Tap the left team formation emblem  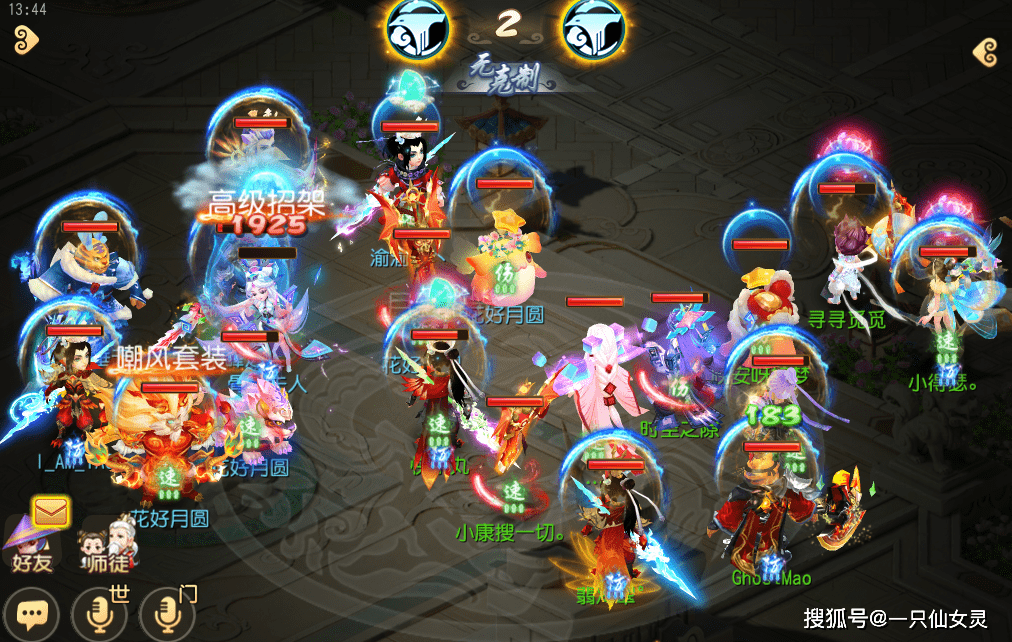click(415, 28)
